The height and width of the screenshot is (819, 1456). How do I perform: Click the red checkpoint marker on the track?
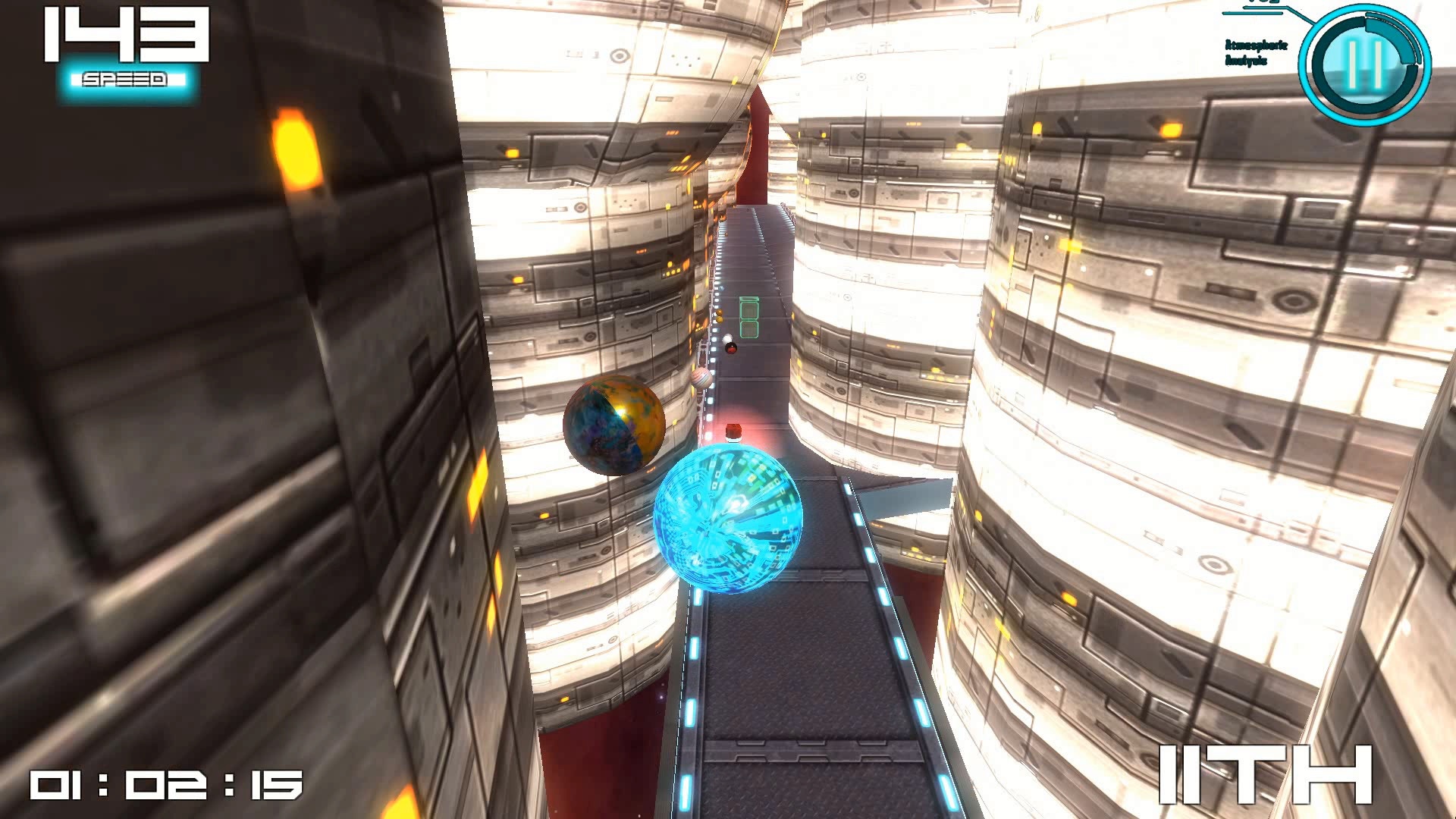733,432
